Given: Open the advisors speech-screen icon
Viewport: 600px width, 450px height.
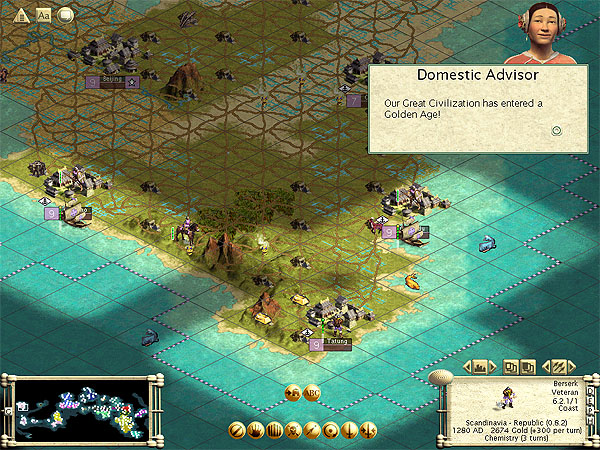Looking at the screenshot, I should coord(66,14).
